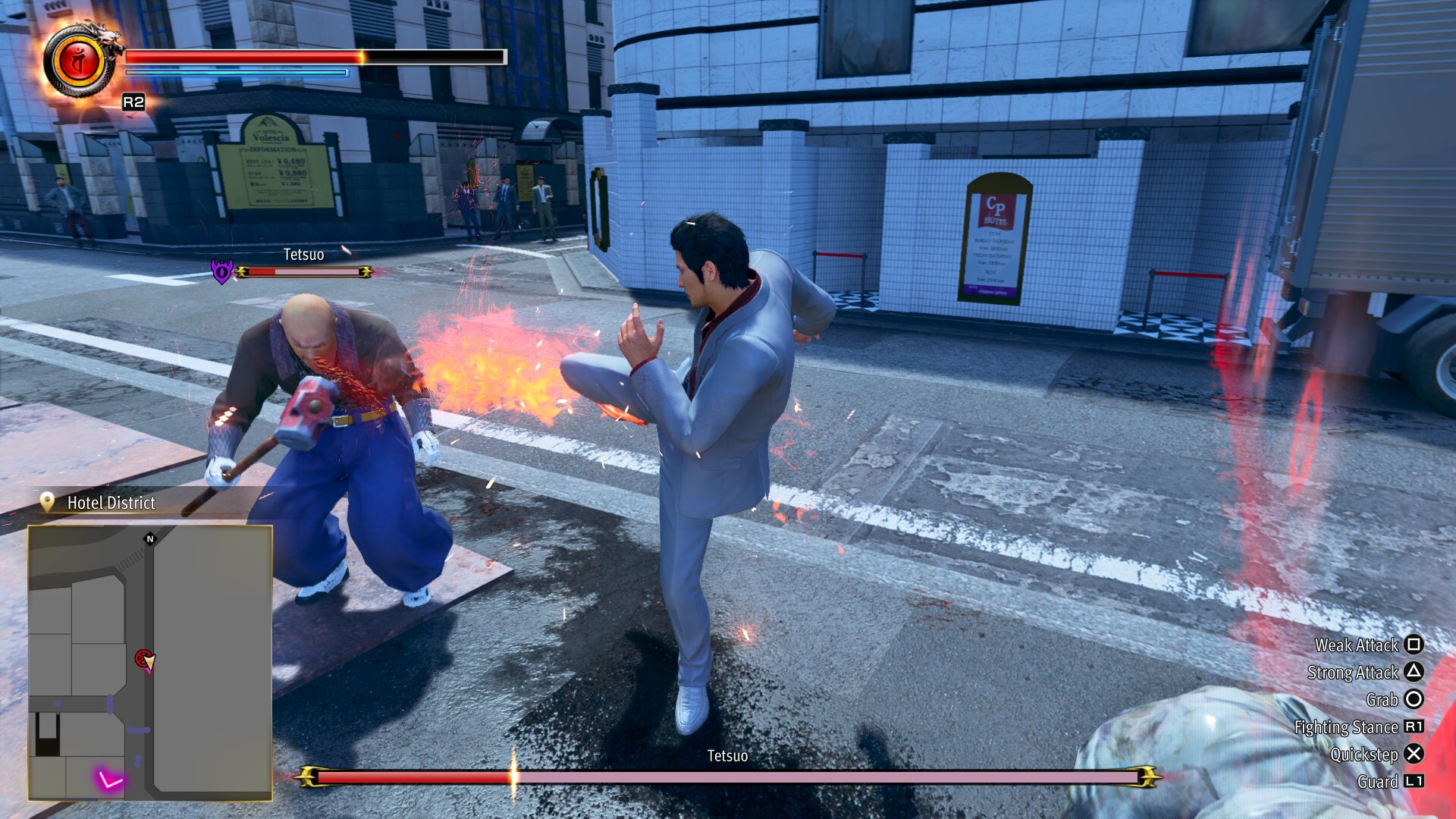Open the Hotel District minimap
The image size is (1456, 819).
[150, 663]
